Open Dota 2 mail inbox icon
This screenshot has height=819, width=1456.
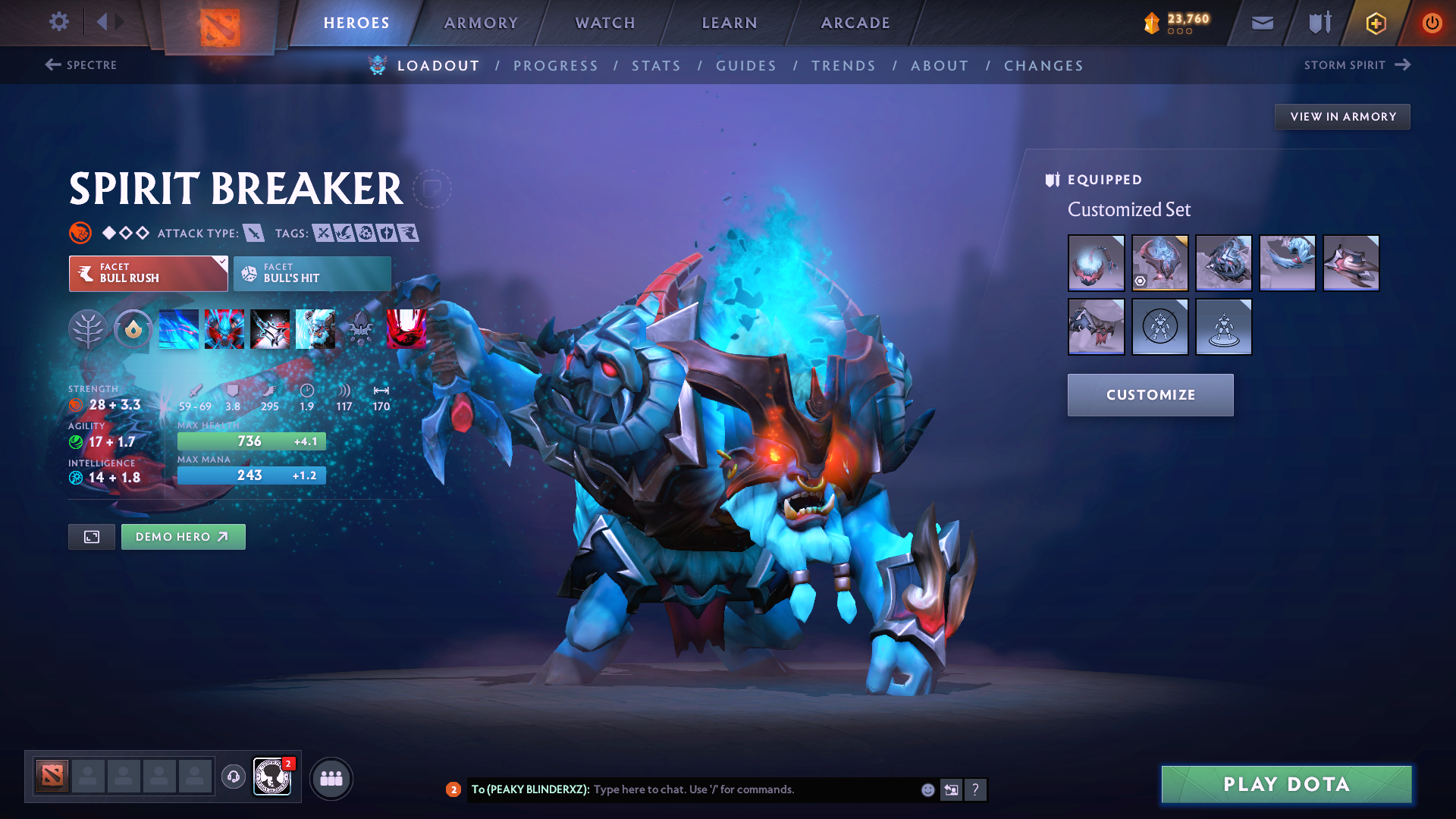coord(1261,23)
